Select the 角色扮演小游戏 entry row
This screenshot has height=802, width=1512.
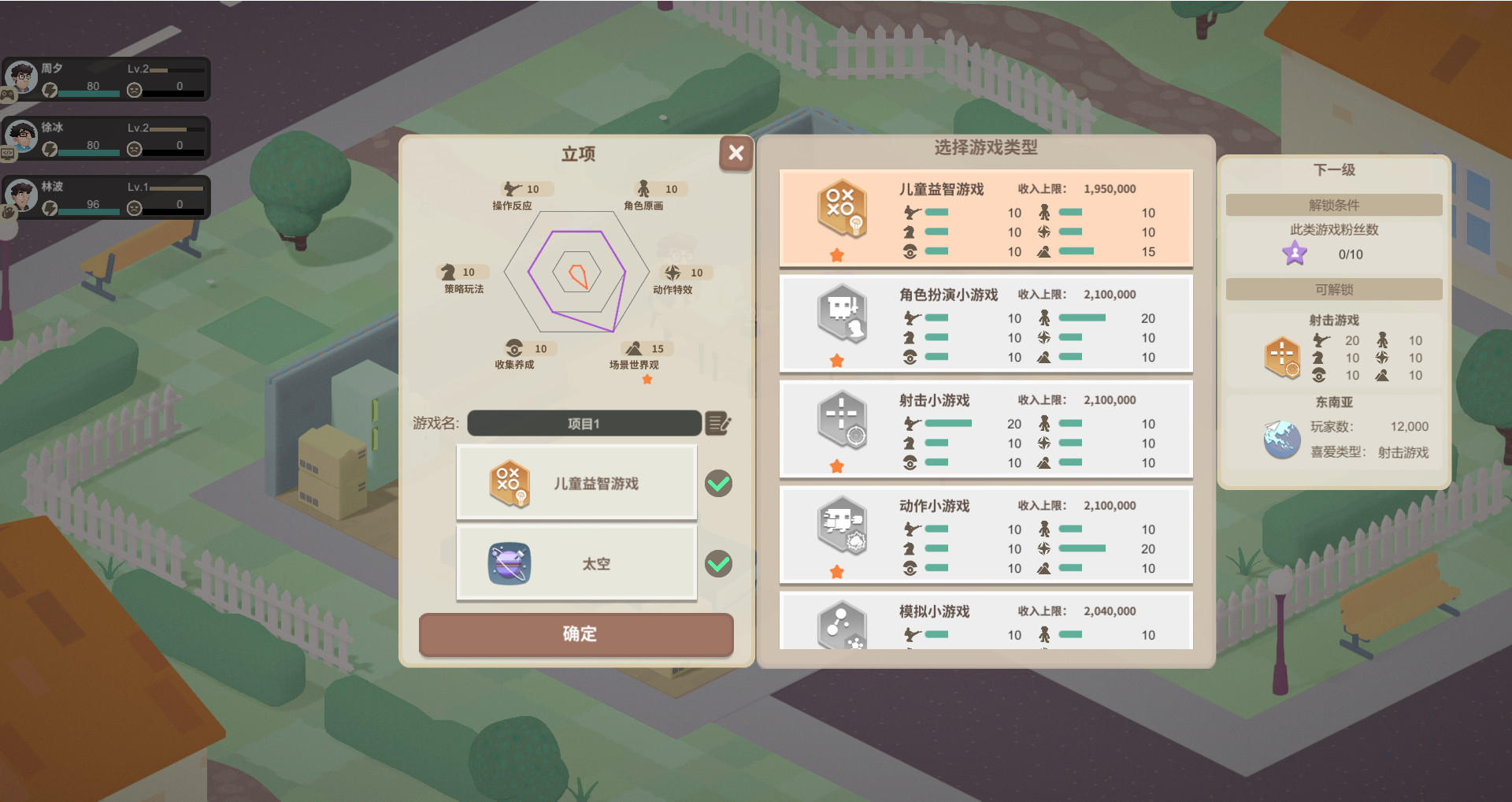coord(984,324)
